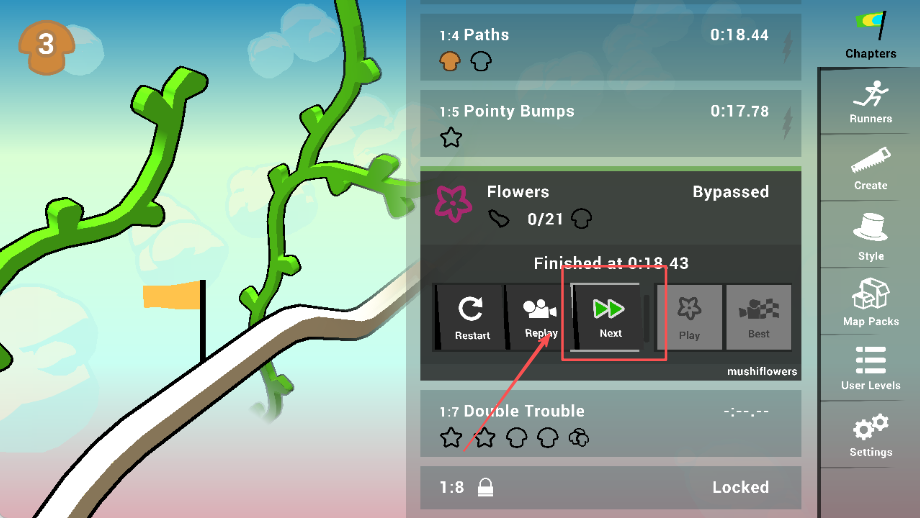Select the flower Play button

[689, 317]
